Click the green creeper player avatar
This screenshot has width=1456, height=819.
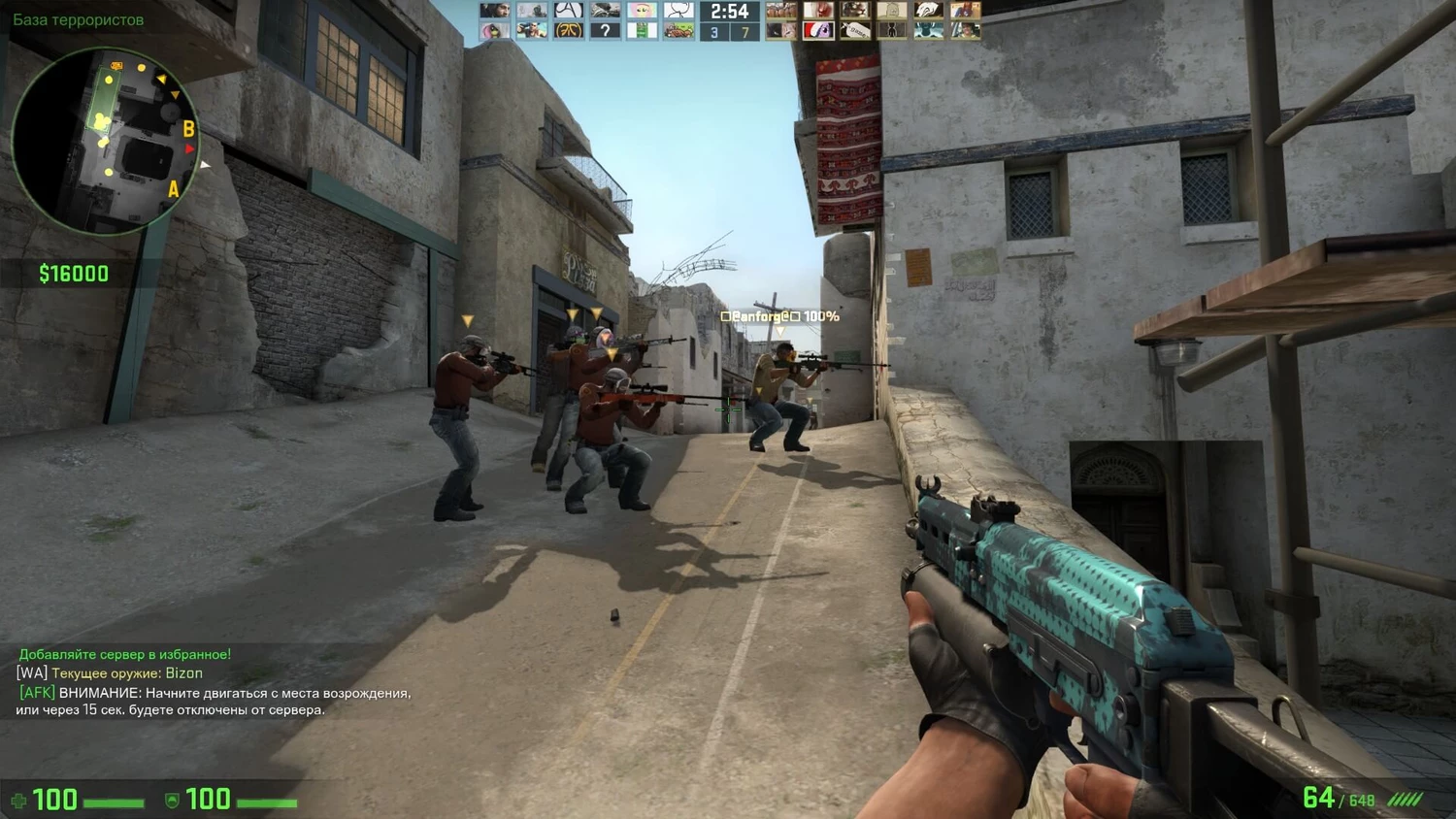click(x=641, y=31)
